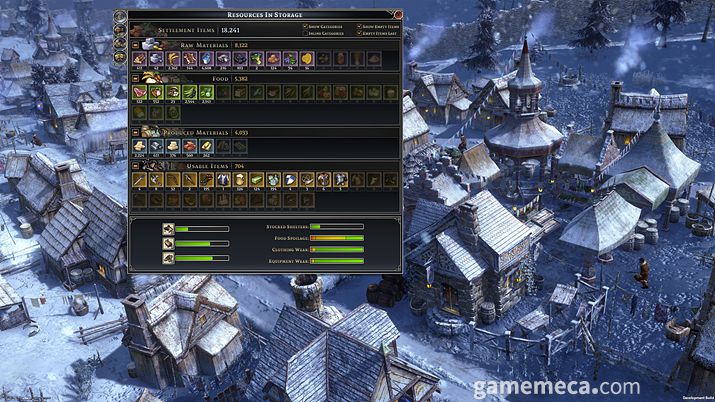The image size is (715, 402).
Task: Select the red bricks produced material slot
Action: click(x=189, y=146)
